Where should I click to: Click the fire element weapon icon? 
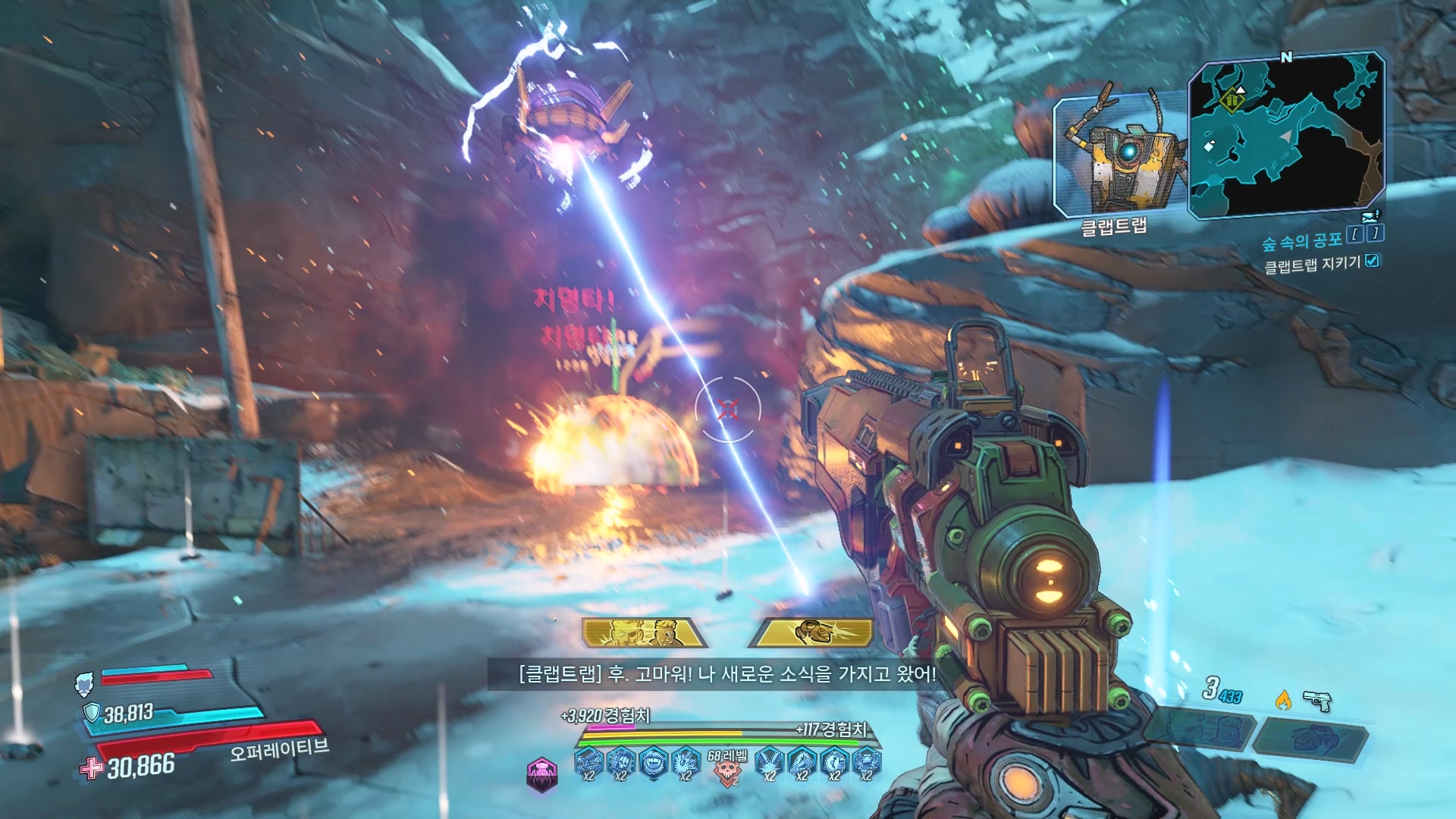(1282, 700)
